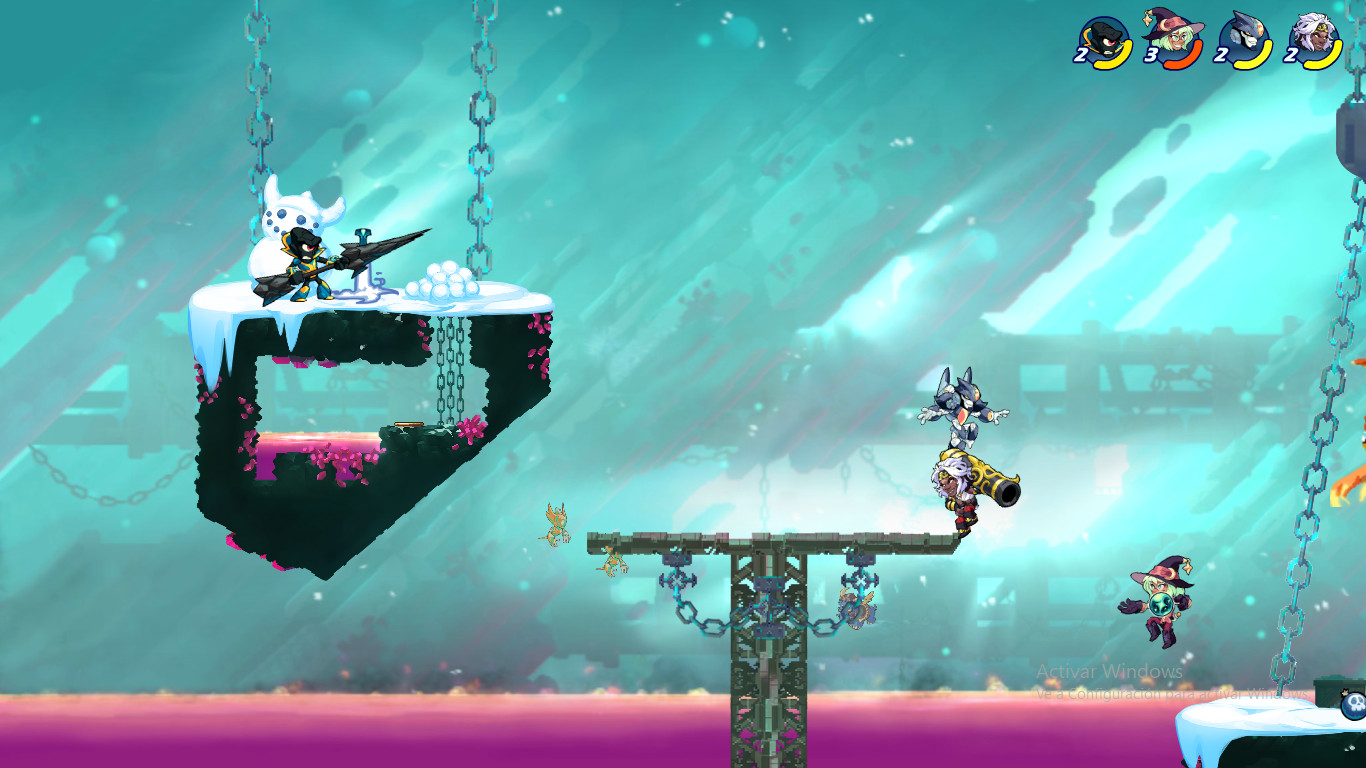The height and width of the screenshot is (768, 1366).
Task: Select the Orion fighter holding the spear
Action: pyautogui.click(x=305, y=265)
